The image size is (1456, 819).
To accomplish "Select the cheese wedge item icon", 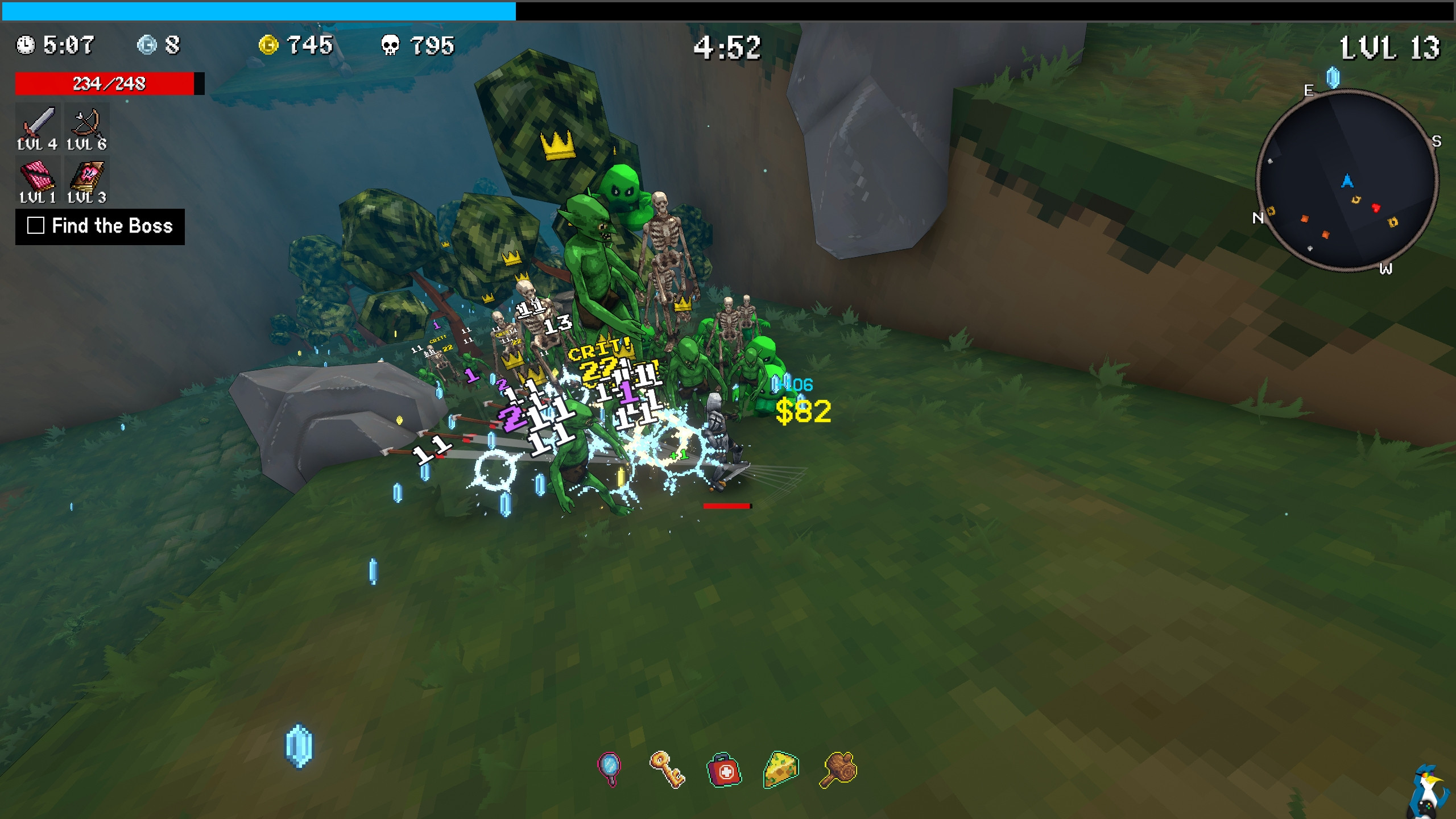I will click(x=781, y=770).
